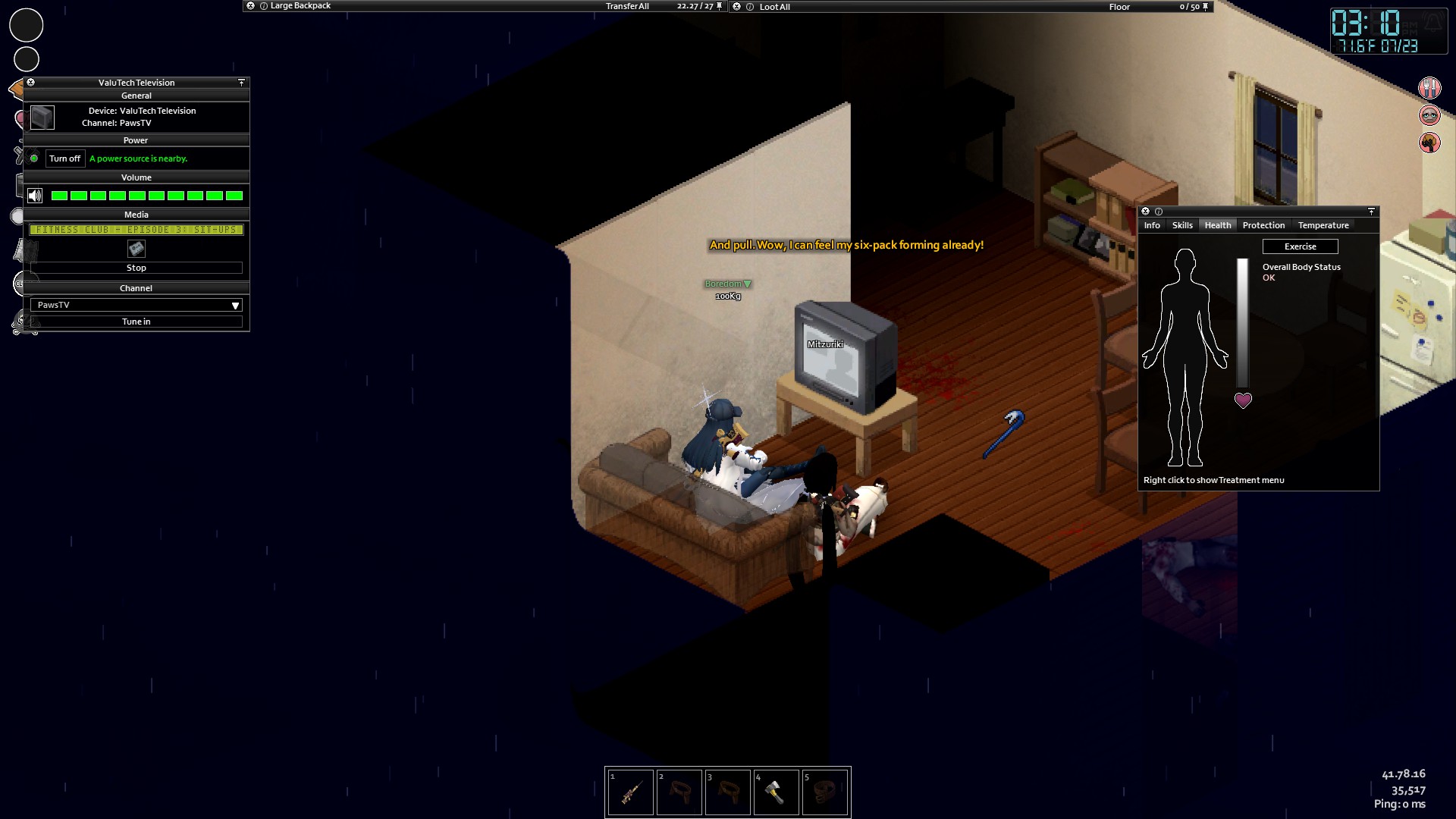Equip the hand axe from hotbar slot 4

(x=777, y=792)
